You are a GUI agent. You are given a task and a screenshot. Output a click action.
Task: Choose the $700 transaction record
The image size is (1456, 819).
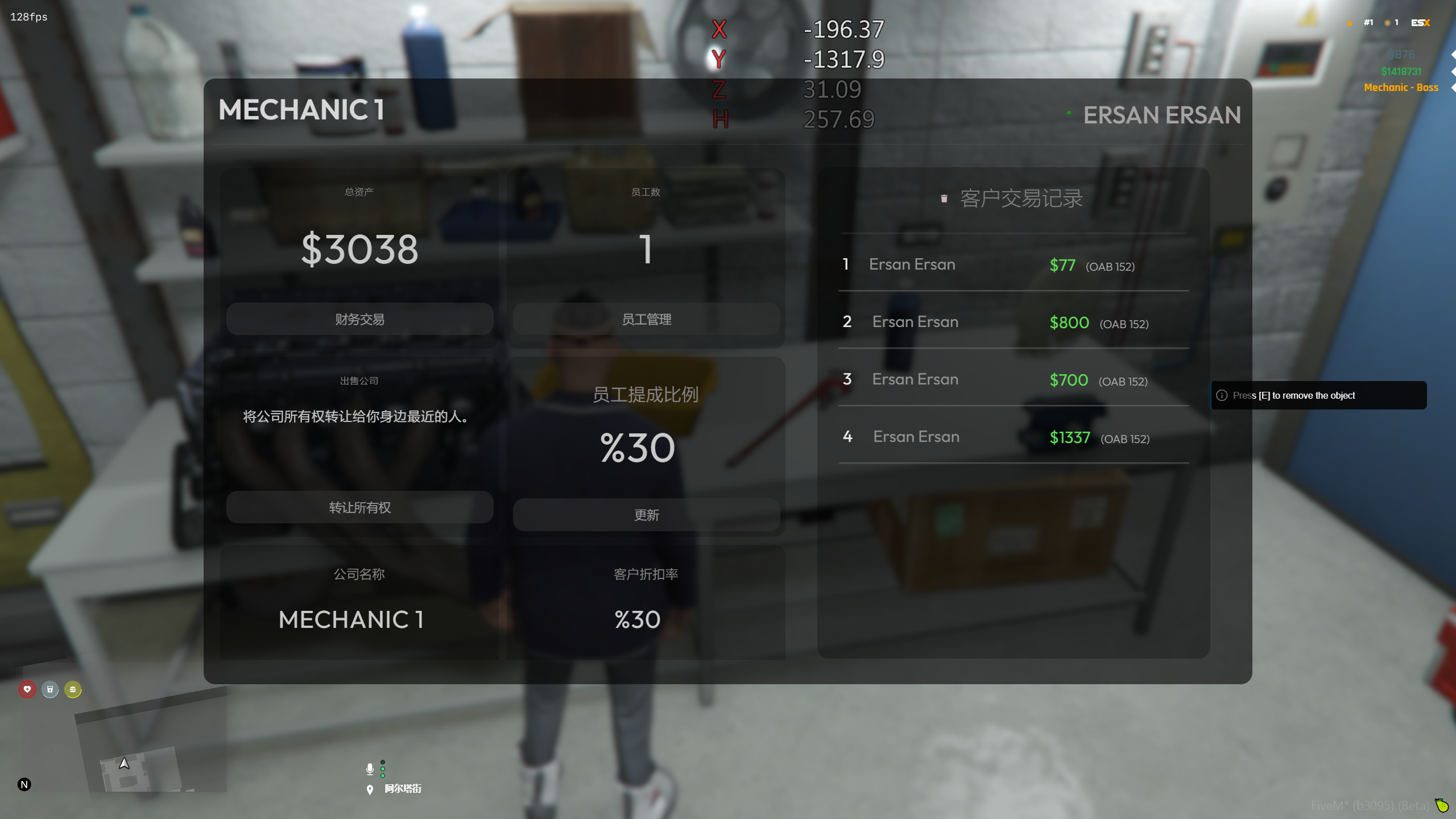(1013, 379)
